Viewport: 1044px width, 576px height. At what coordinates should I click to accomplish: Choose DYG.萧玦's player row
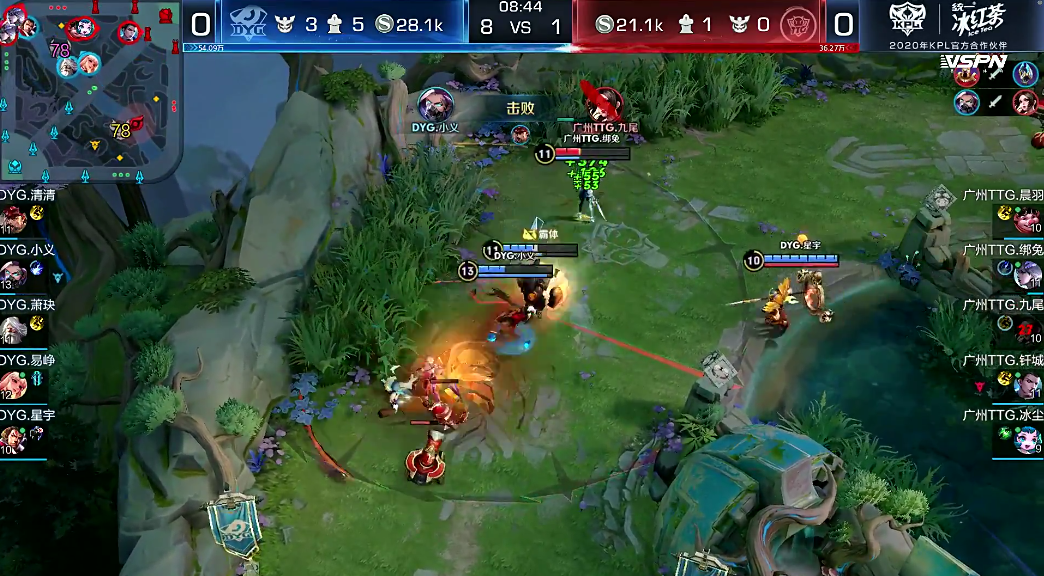click(24, 320)
